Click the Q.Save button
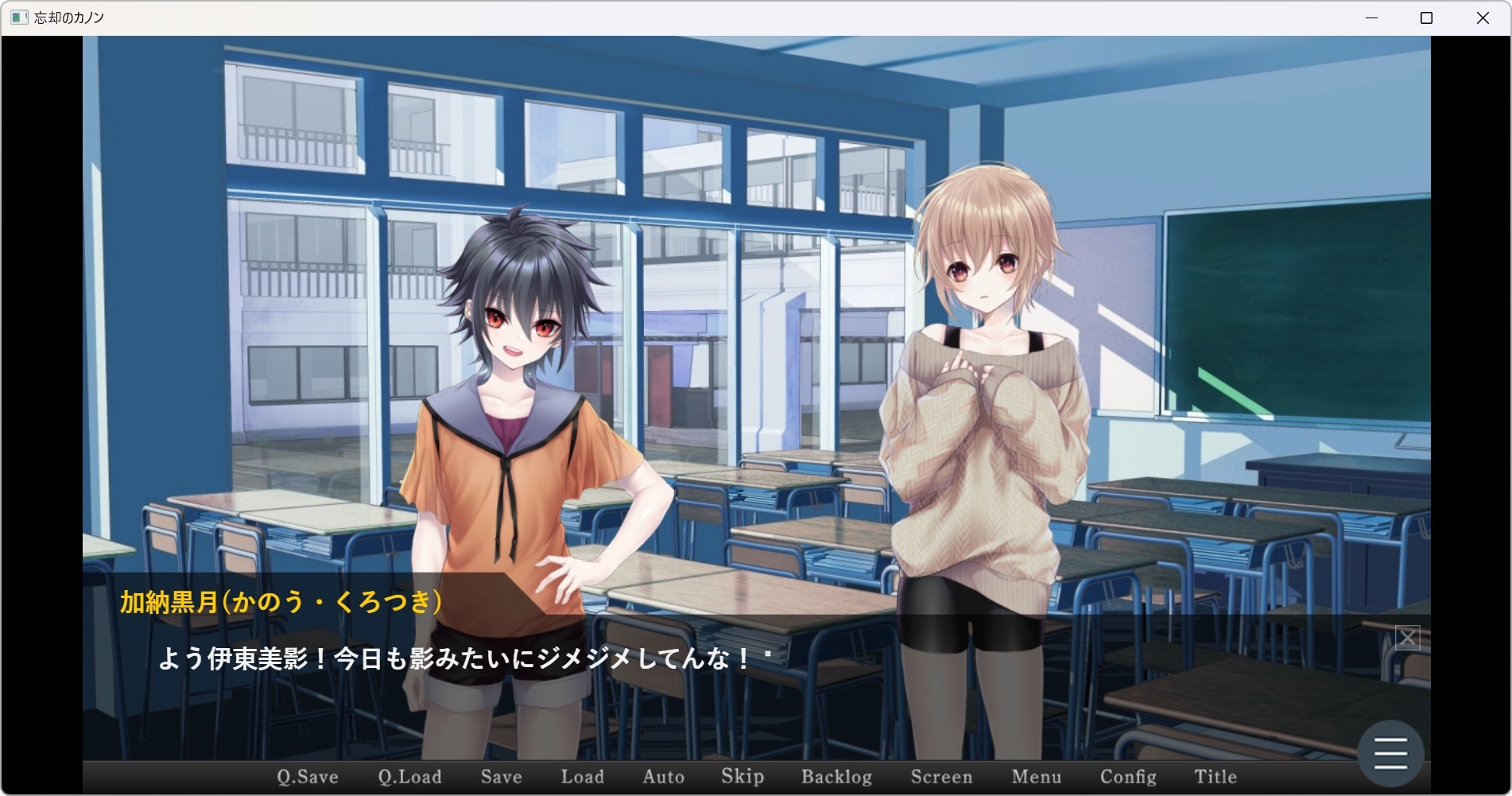Viewport: 1512px width, 796px height. coord(308,777)
